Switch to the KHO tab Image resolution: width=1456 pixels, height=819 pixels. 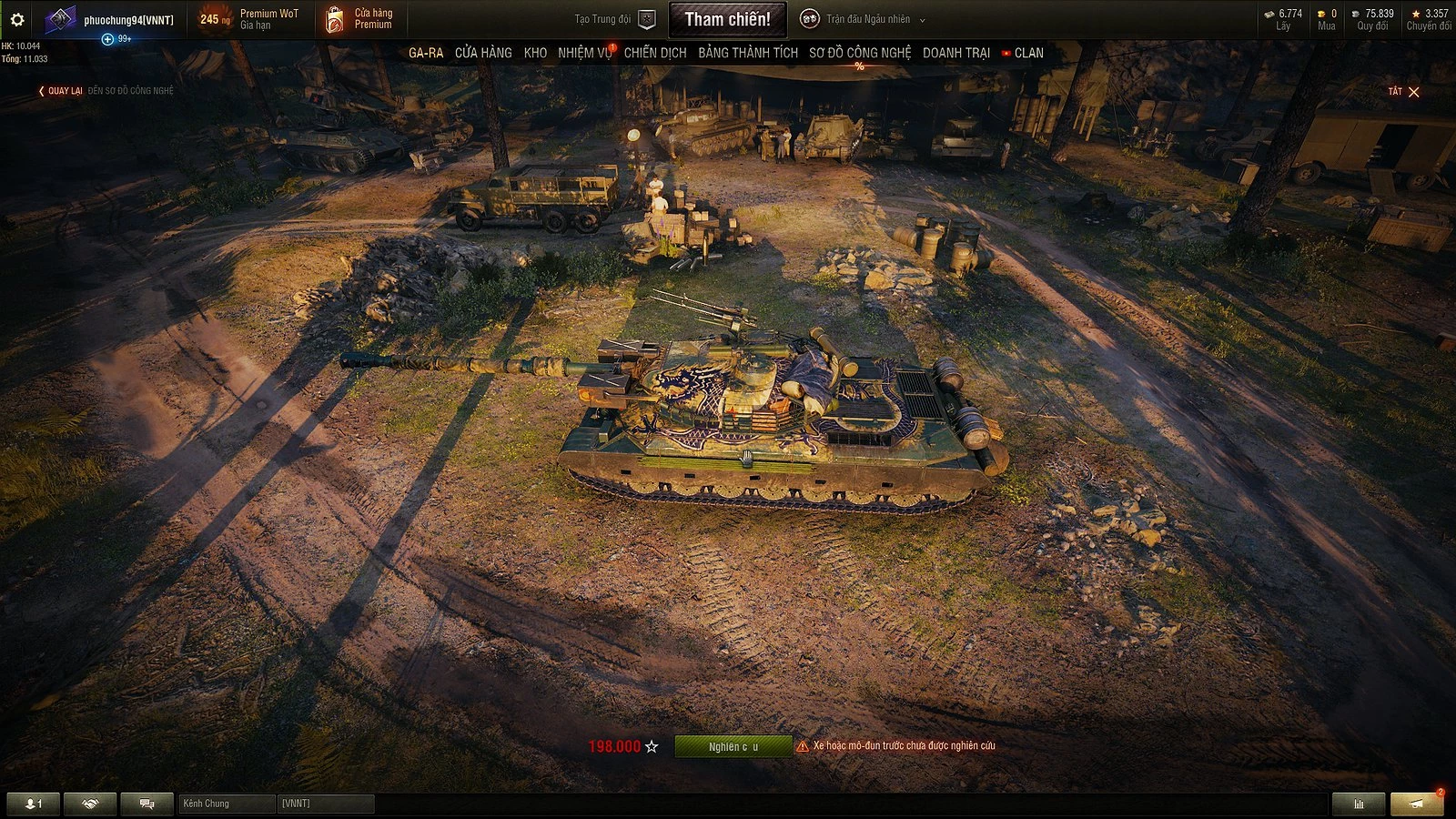tap(536, 53)
